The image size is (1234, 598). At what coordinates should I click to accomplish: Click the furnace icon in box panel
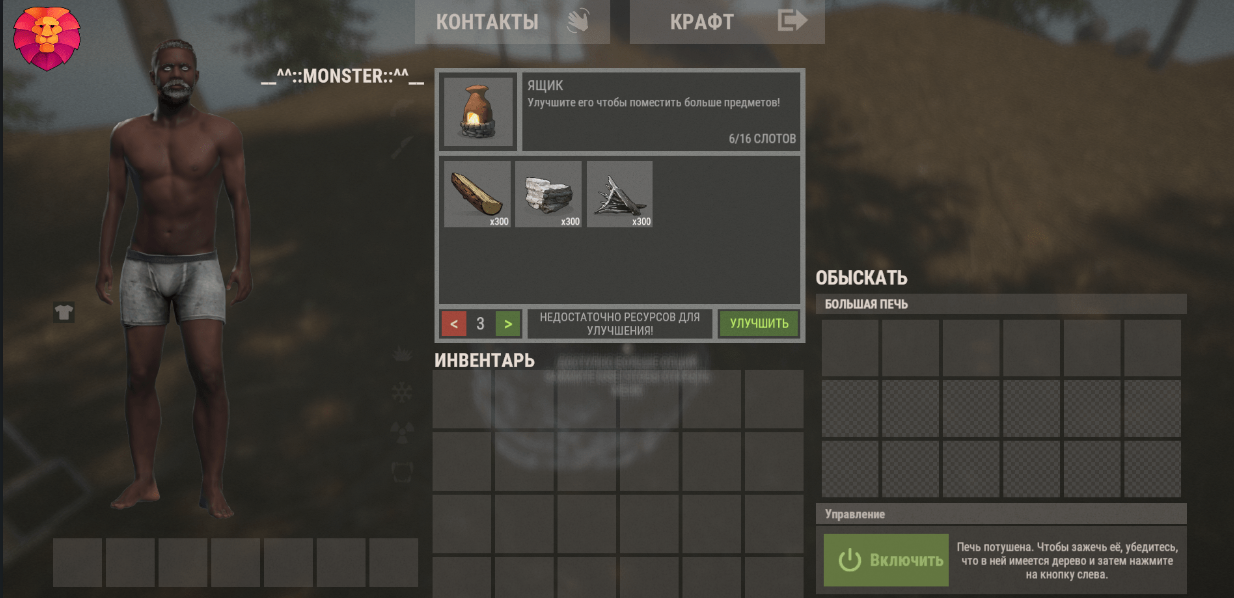(x=478, y=111)
